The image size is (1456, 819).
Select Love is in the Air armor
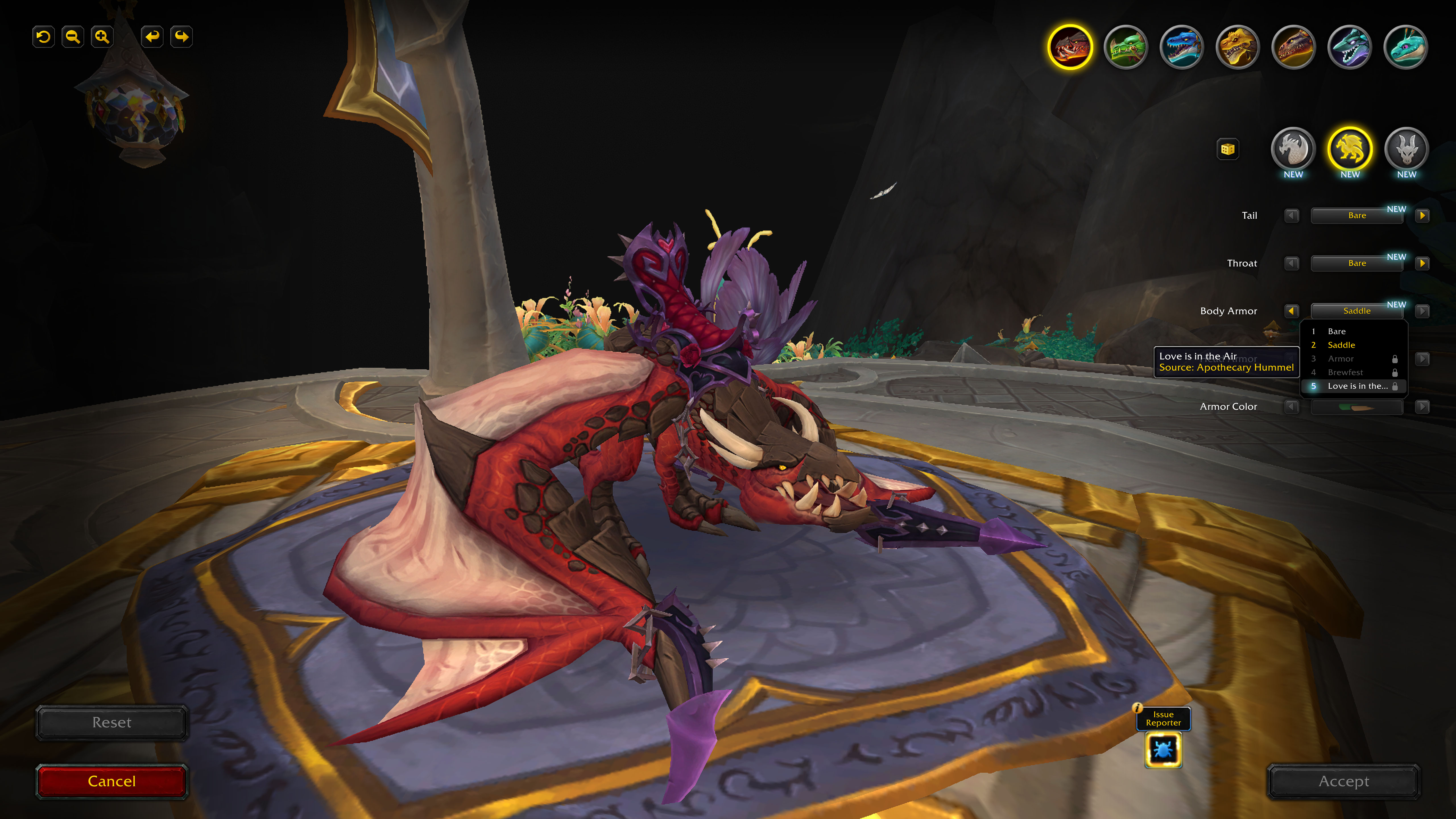click(1357, 386)
